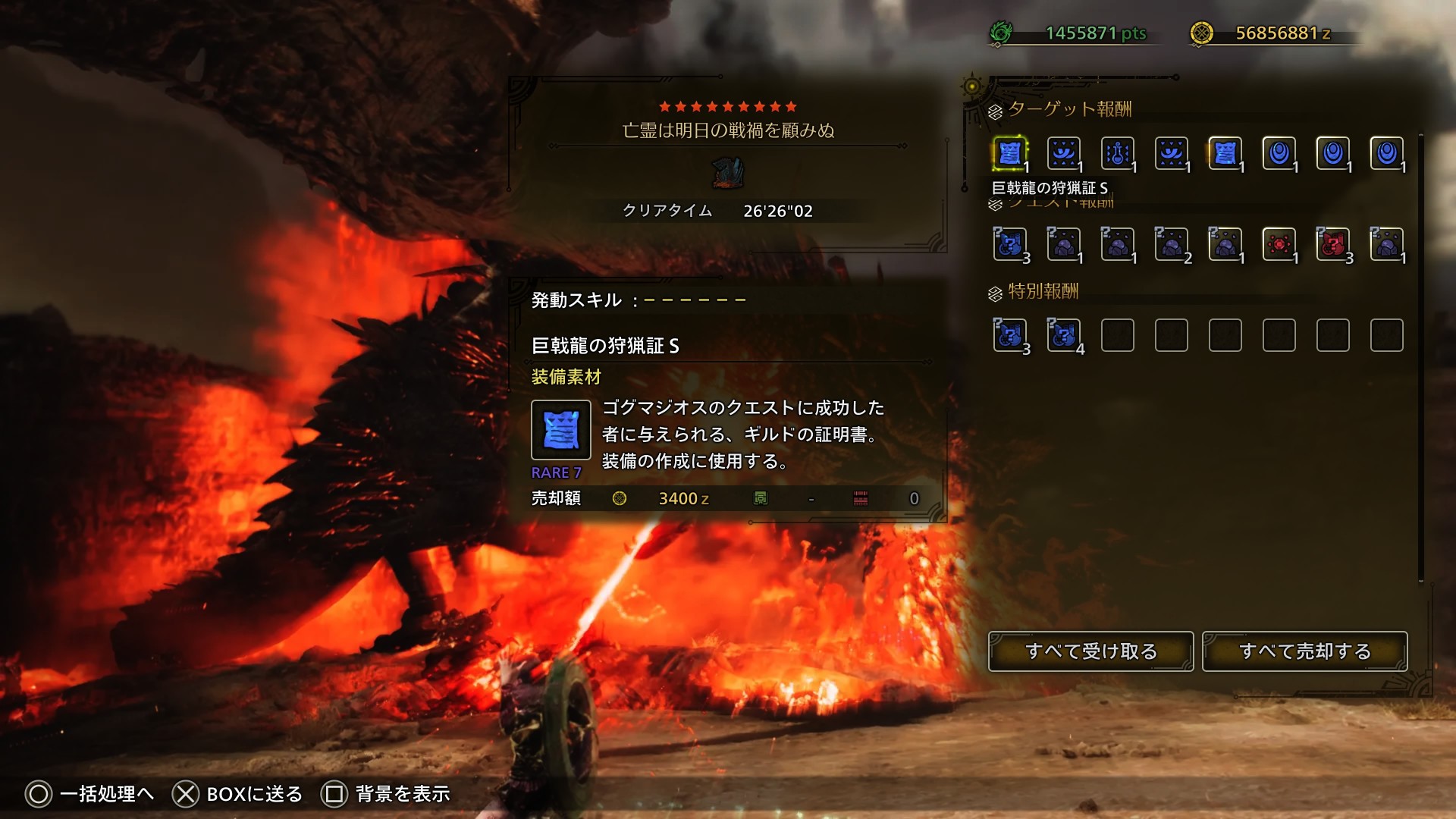The height and width of the screenshot is (819, 1456).
Task: Select the blue flask target reward
Action: pyautogui.click(x=1117, y=154)
